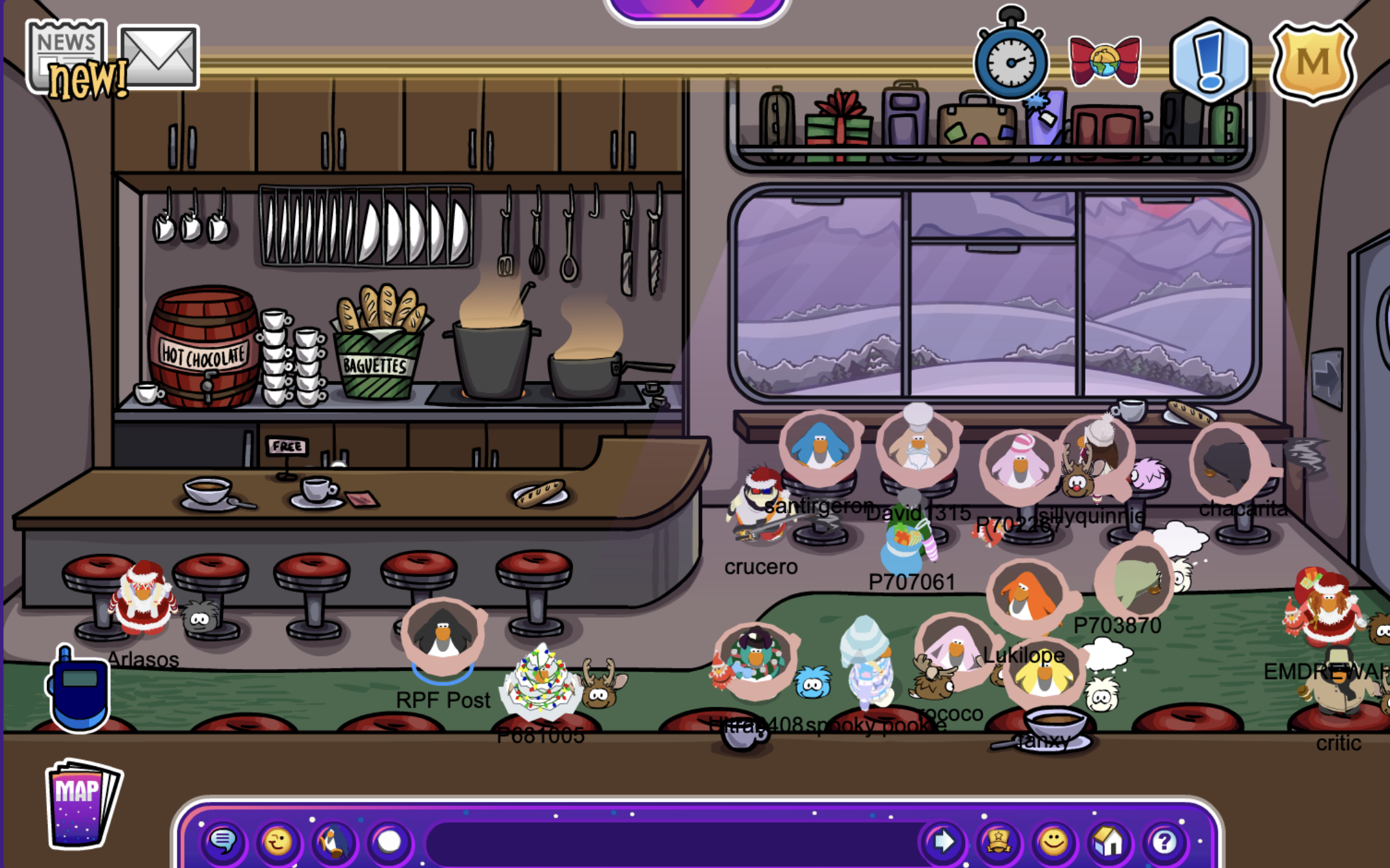The height and width of the screenshot is (868, 1390).
Task: Go to your igloo with the house icon
Action: point(1109,842)
